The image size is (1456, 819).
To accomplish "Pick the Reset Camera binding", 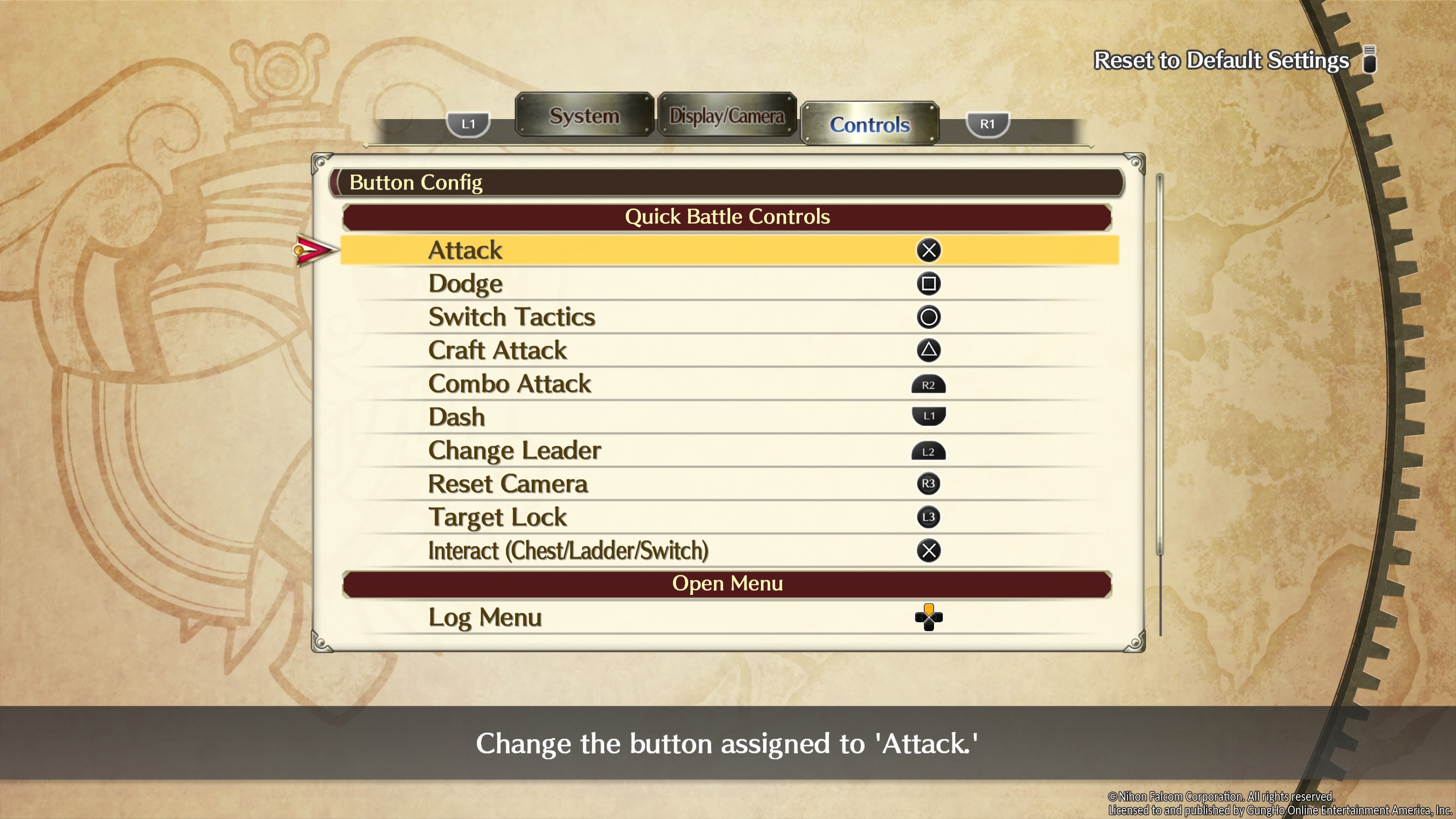I will [x=728, y=484].
